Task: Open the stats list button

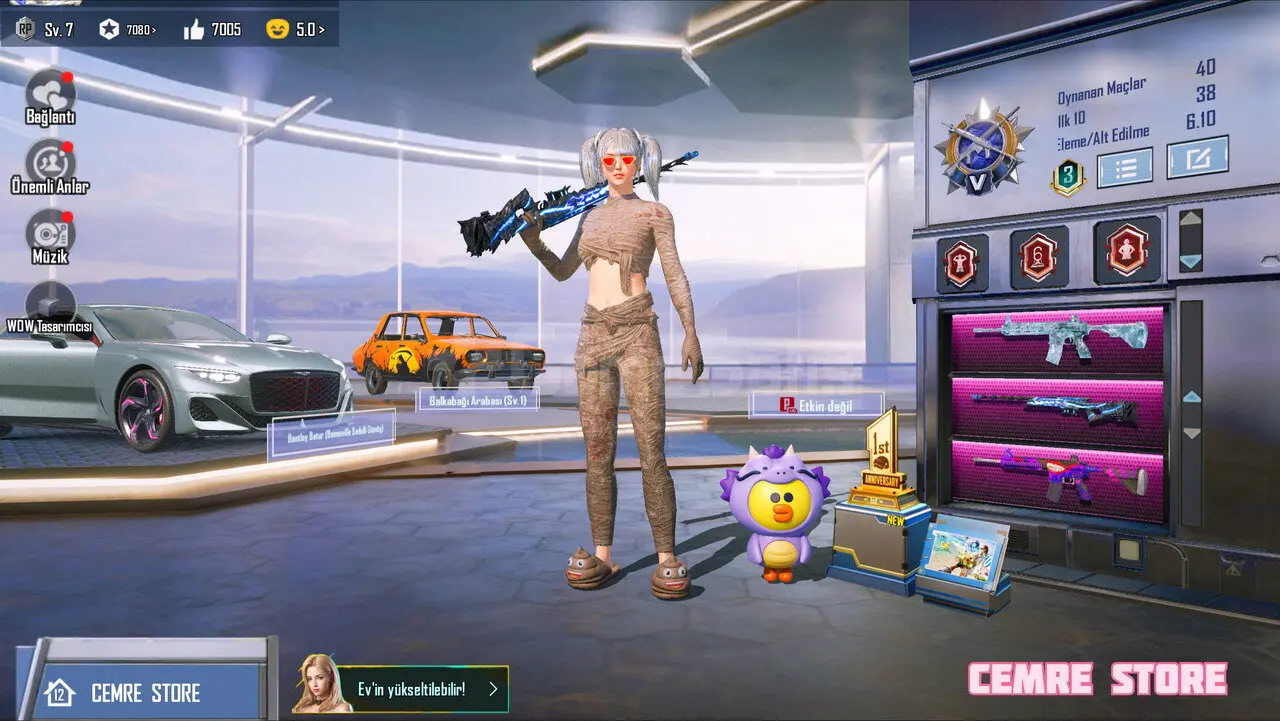Action: 1124,168
